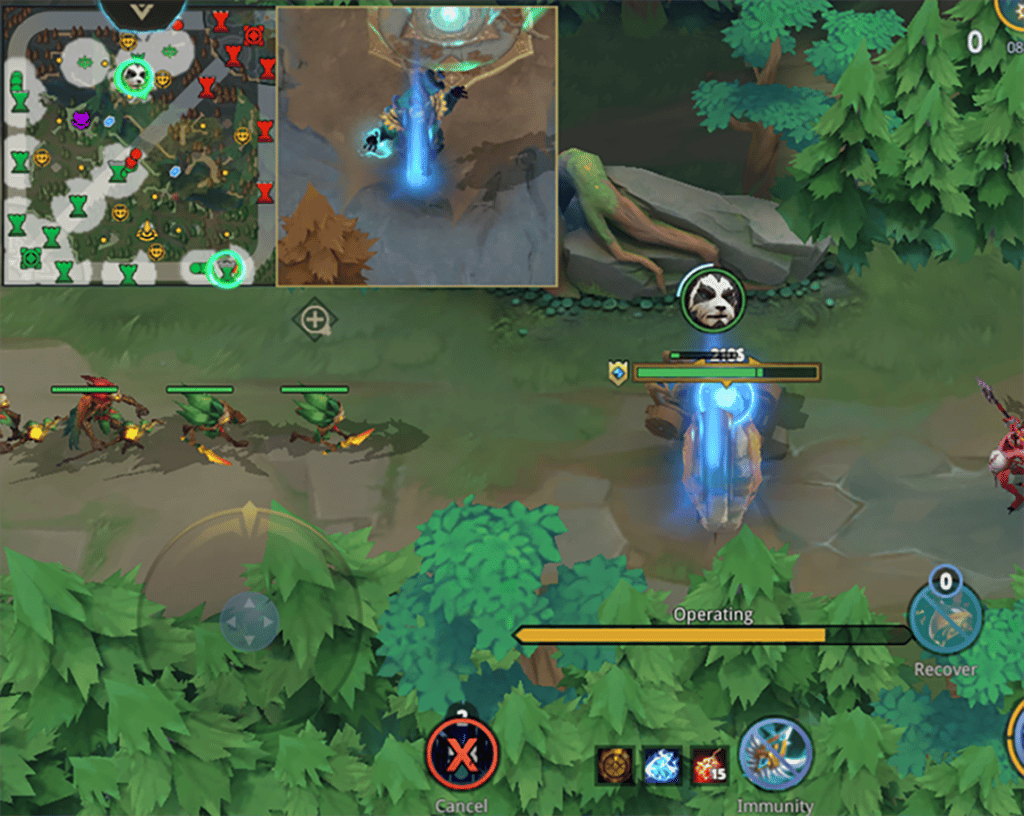Activate the Immunity ability
Image resolution: width=1024 pixels, height=816 pixels.
tap(775, 754)
